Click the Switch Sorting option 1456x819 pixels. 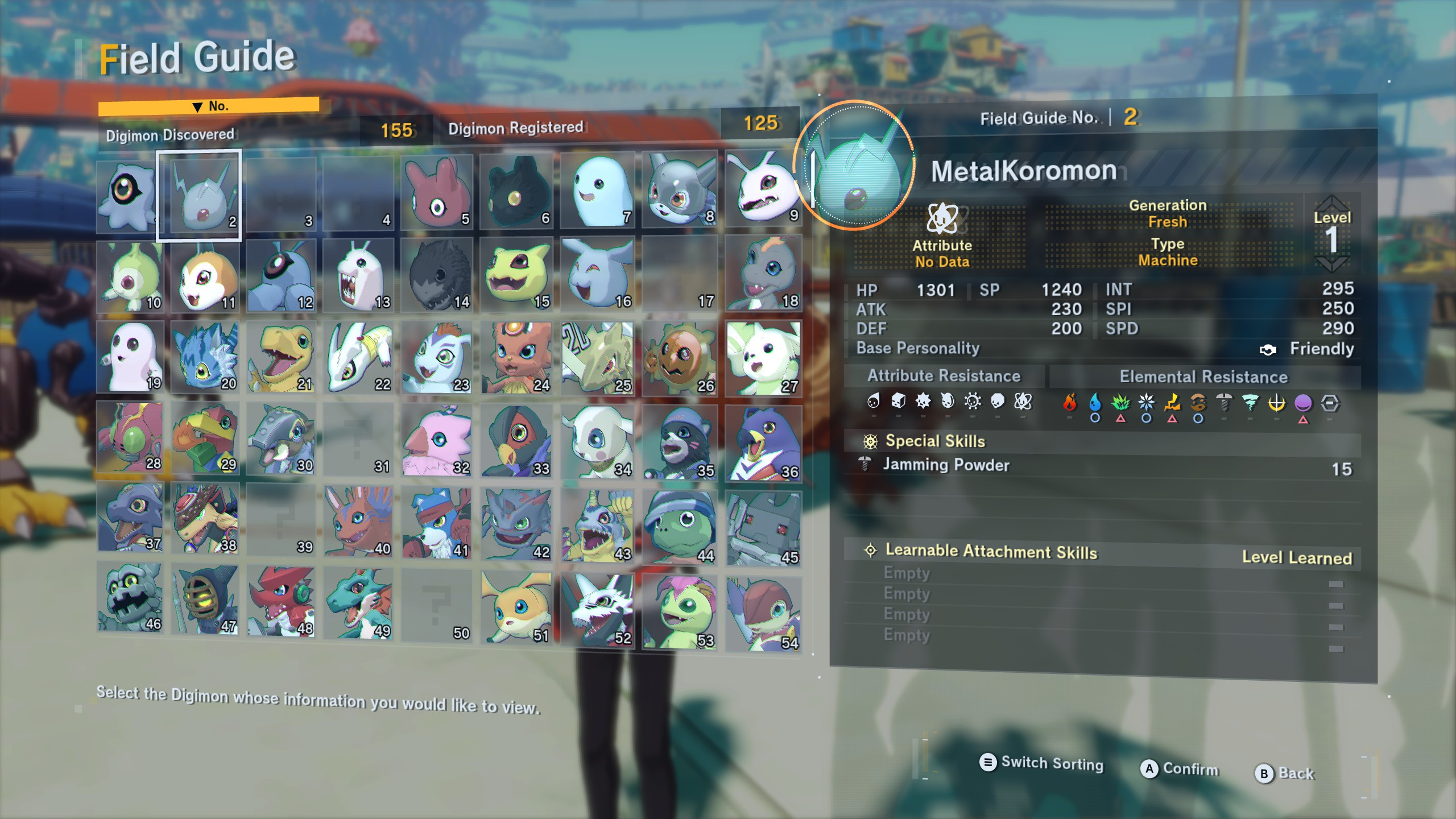1041,763
